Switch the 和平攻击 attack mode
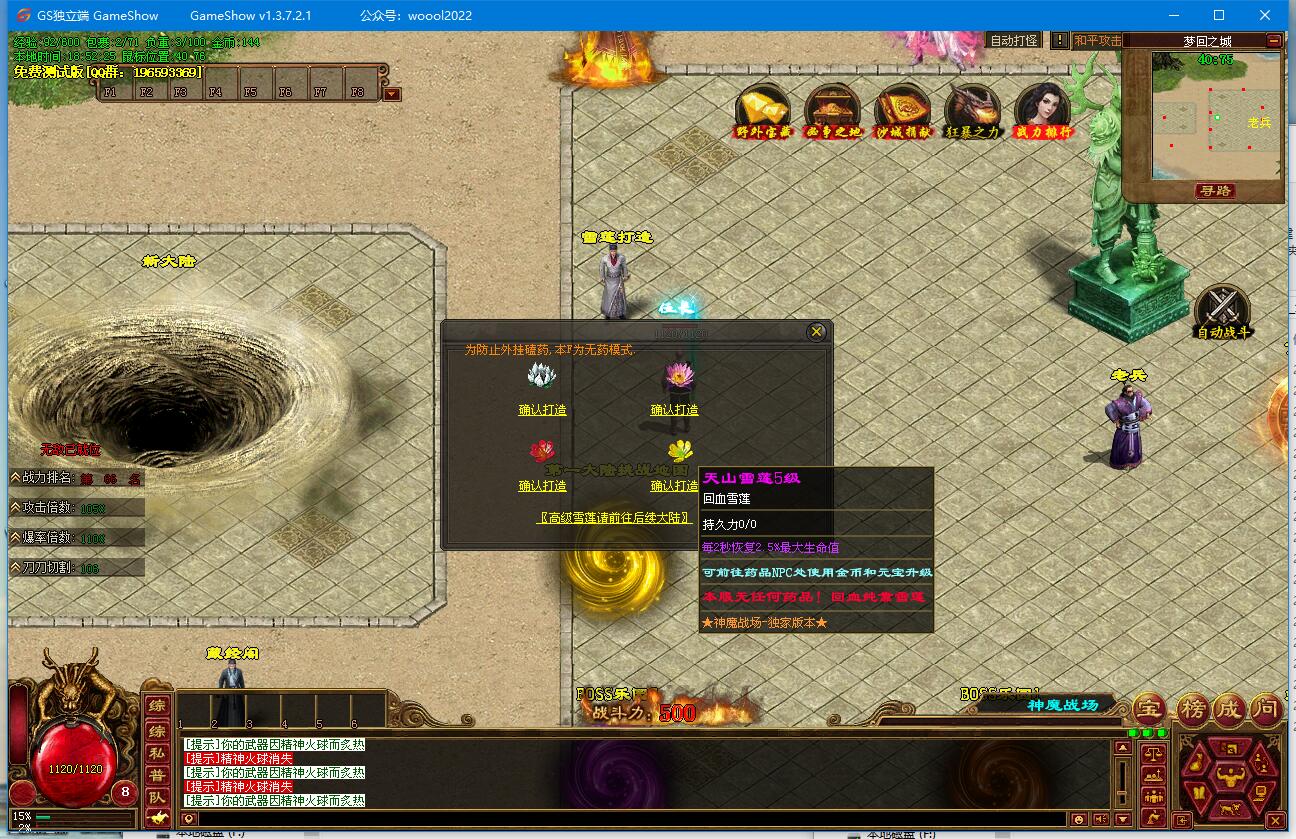The image size is (1296, 839). 1097,41
